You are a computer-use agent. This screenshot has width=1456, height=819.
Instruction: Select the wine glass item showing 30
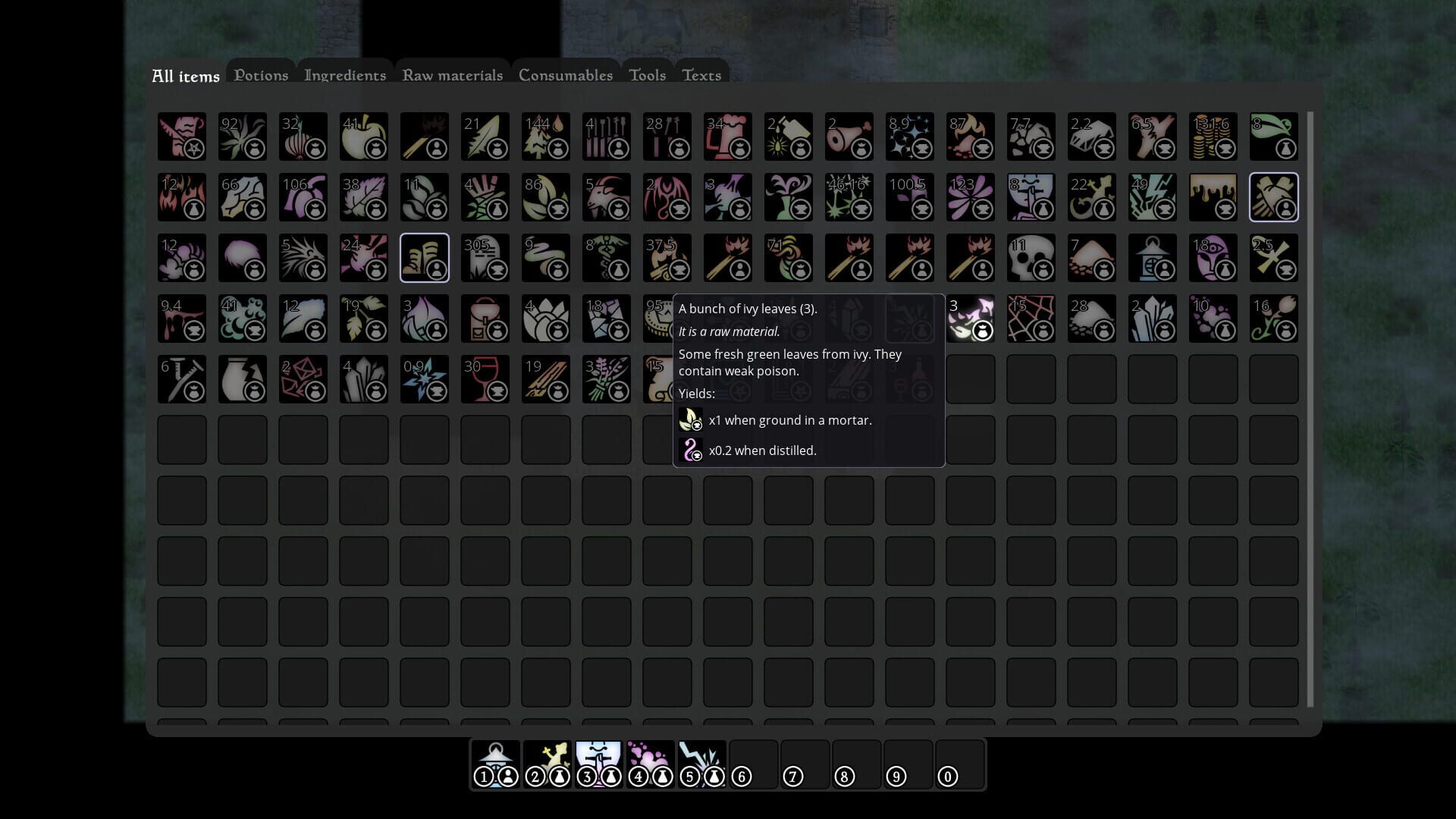[485, 379]
